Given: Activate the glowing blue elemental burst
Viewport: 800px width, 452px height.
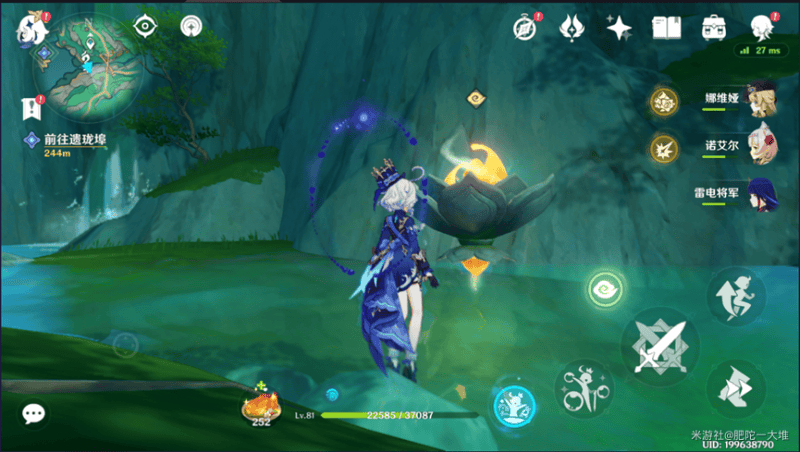Looking at the screenshot, I should pyautogui.click(x=514, y=406).
